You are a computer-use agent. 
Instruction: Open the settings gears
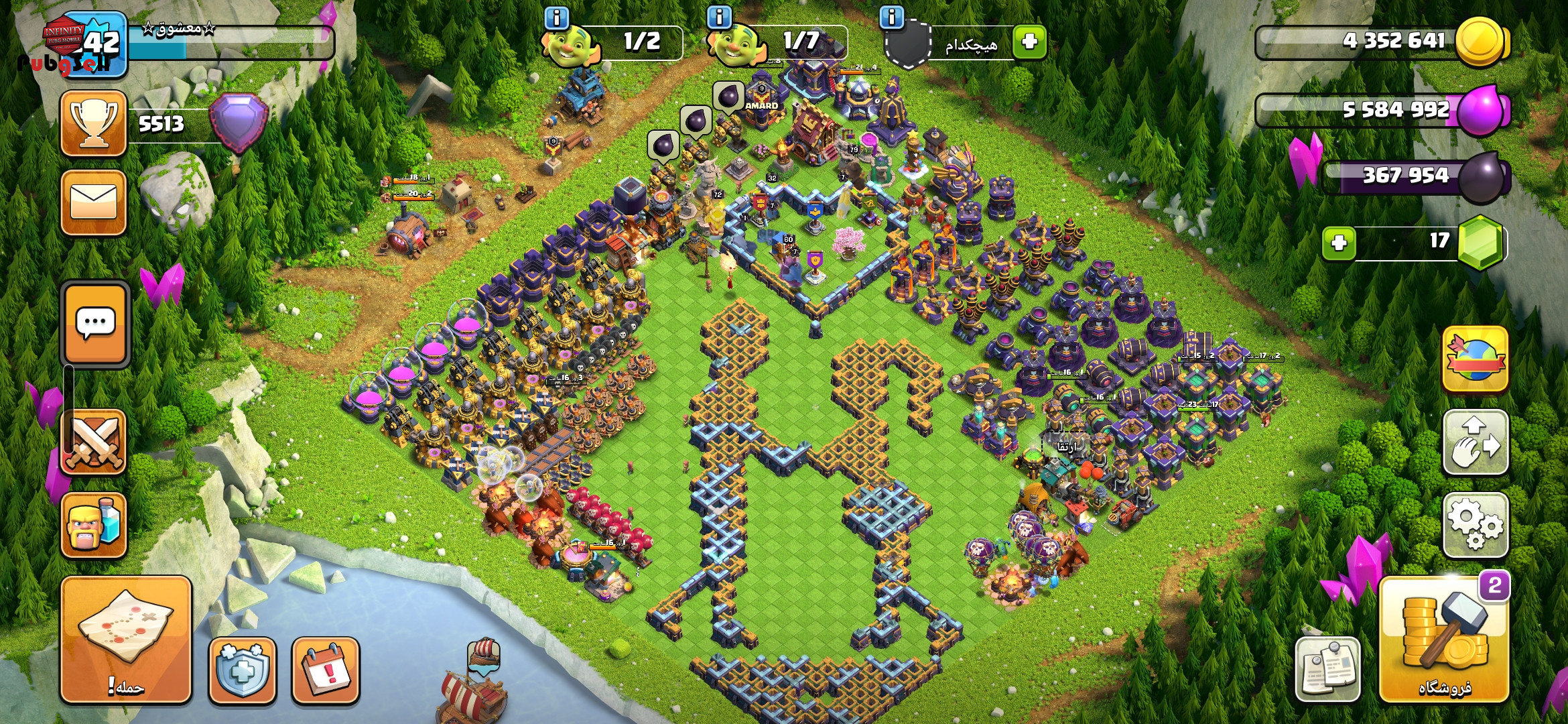pyautogui.click(x=1475, y=525)
